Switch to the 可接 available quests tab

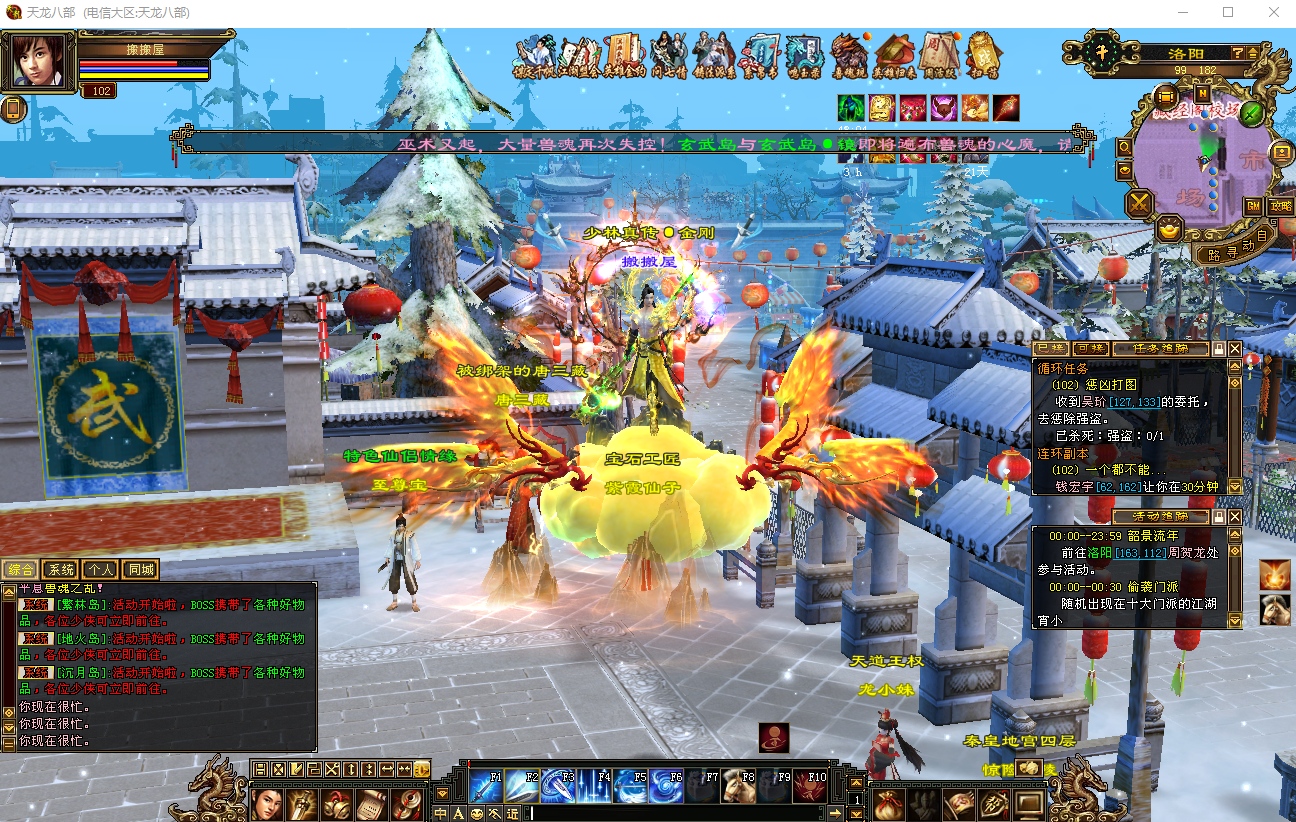[x=1088, y=349]
